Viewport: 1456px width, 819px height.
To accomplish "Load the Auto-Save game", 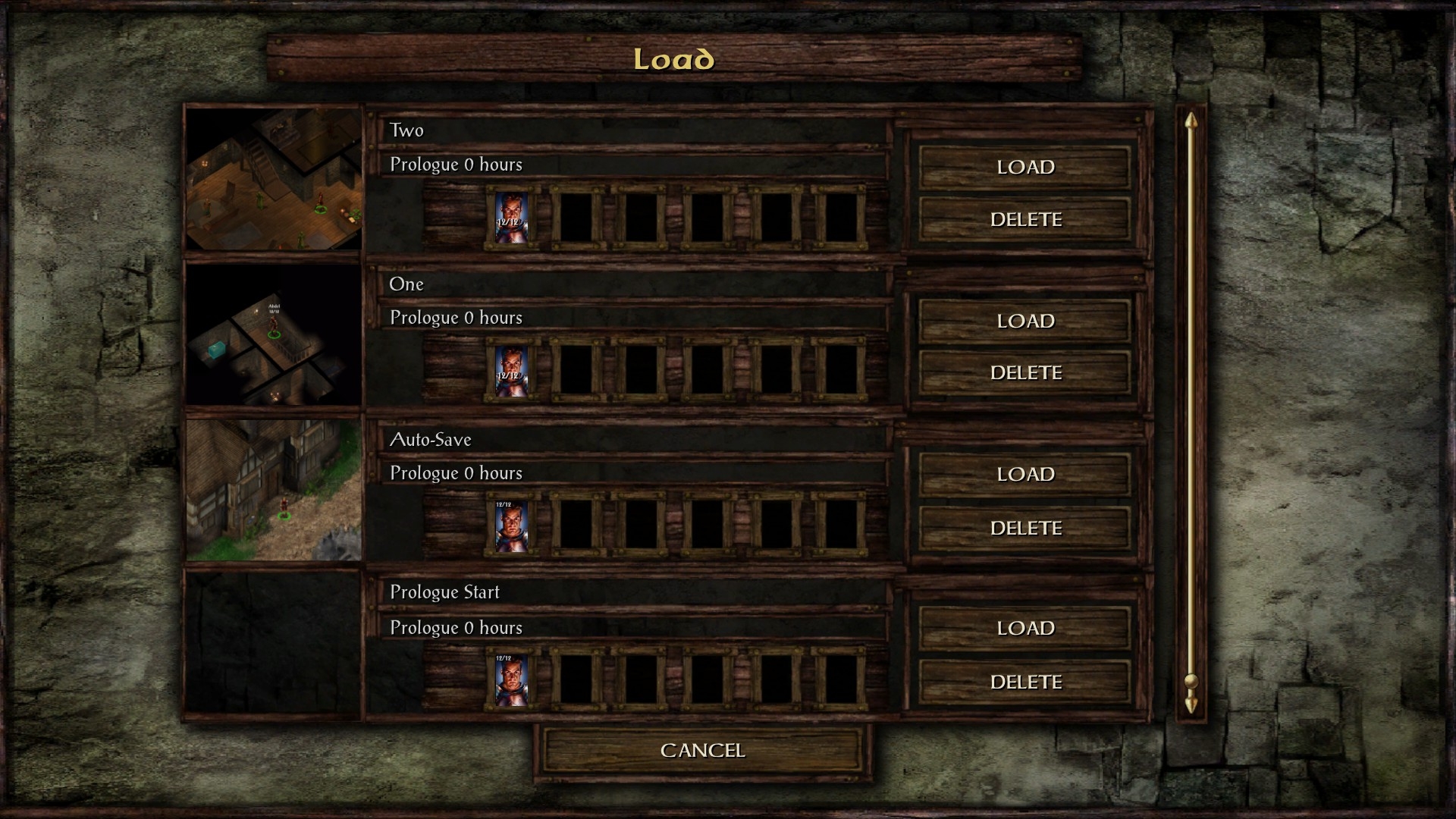I will [1025, 474].
